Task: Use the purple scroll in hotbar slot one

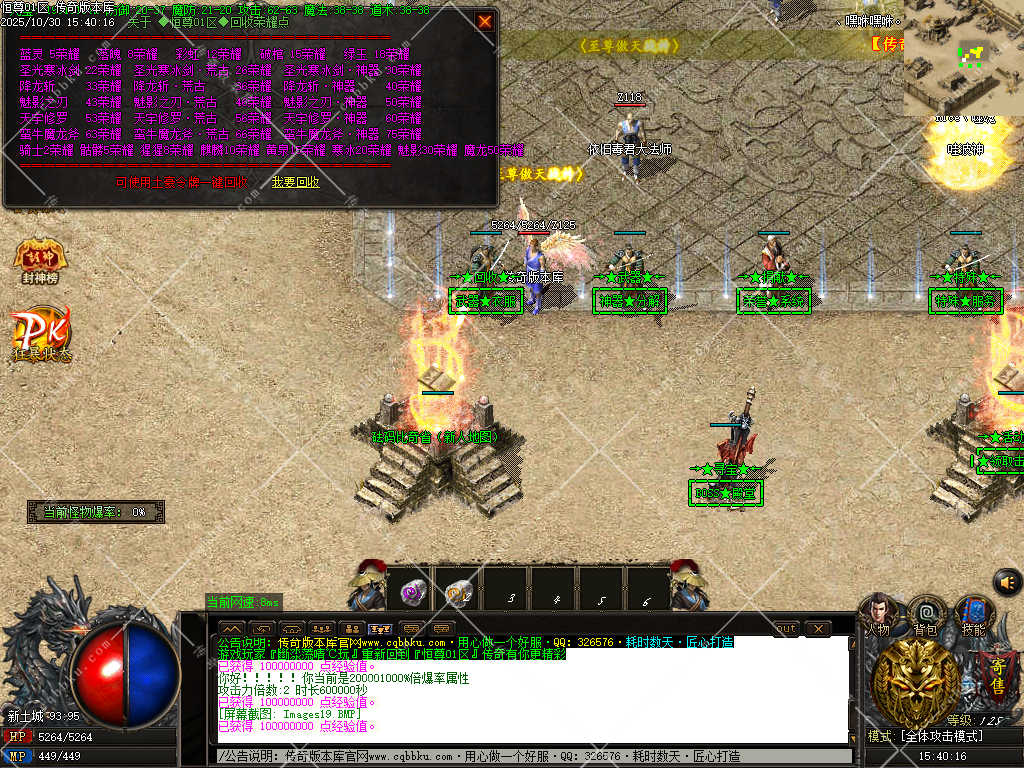Action: coord(412,593)
